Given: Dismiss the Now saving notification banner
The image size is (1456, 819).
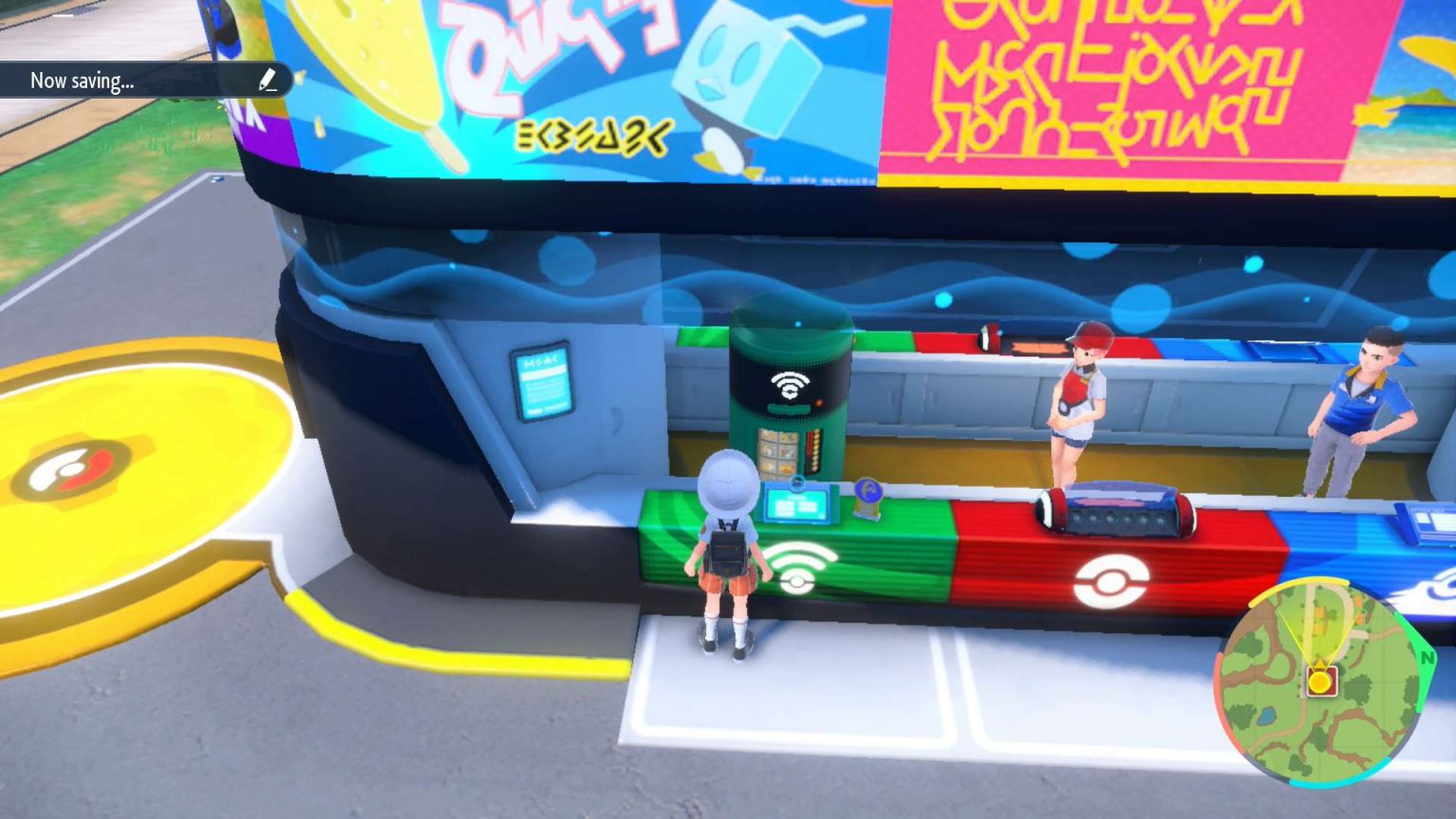Looking at the screenshot, I should [137, 81].
